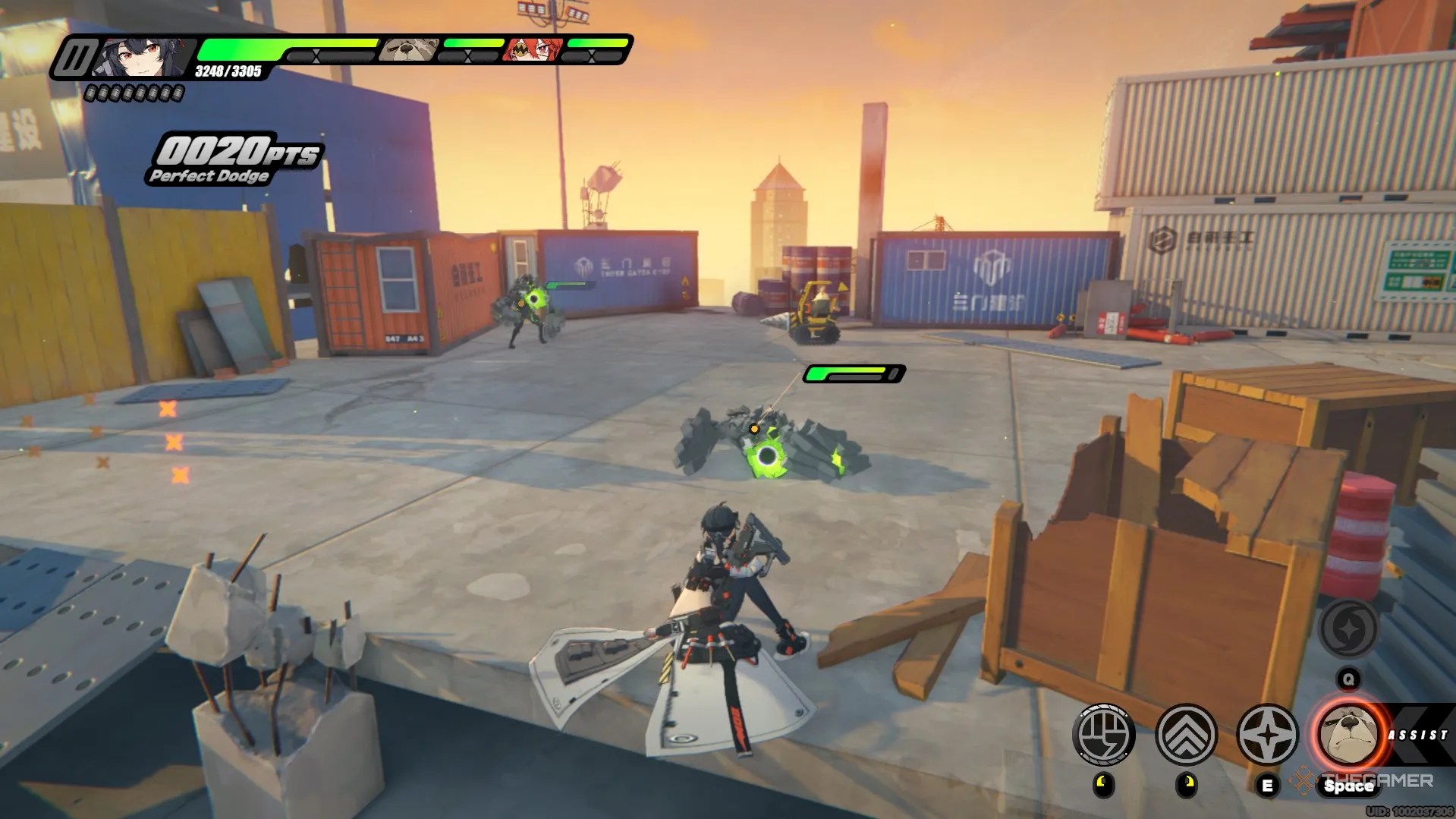Click Ben's bear portrait in top HUD
Viewport: 1456px width, 819px height.
pyautogui.click(x=409, y=50)
